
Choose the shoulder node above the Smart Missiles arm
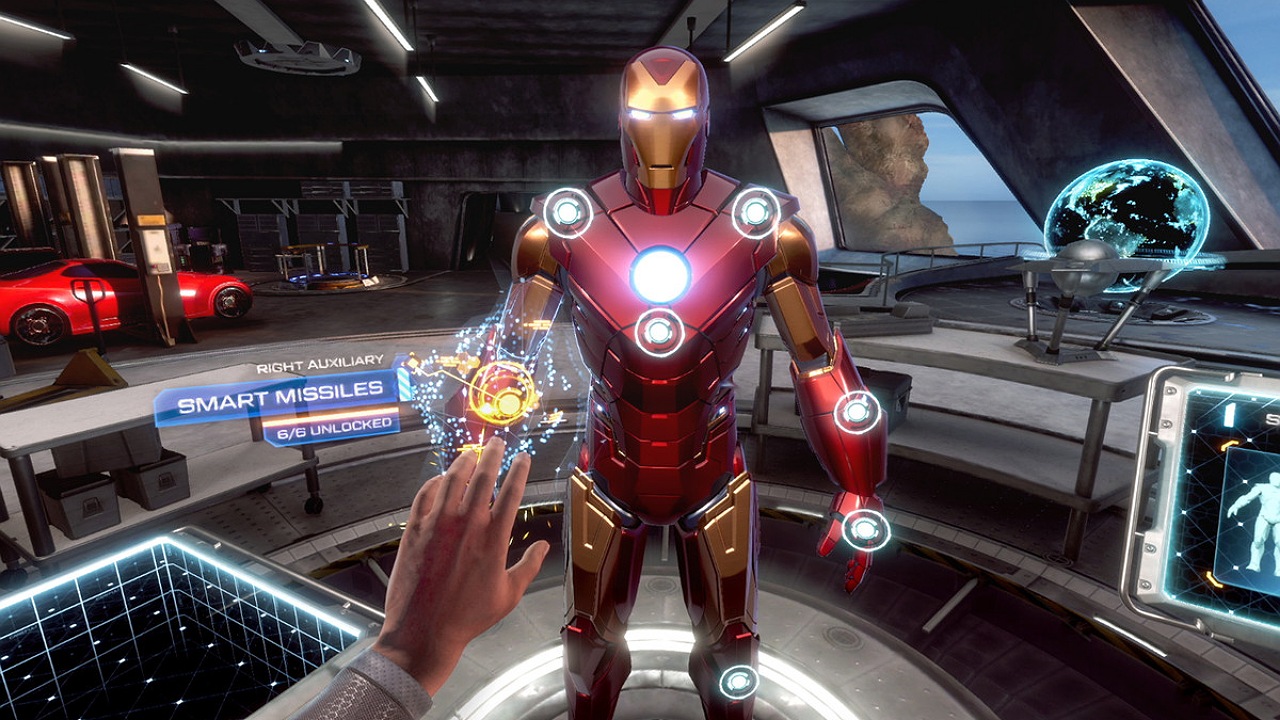click(x=567, y=212)
